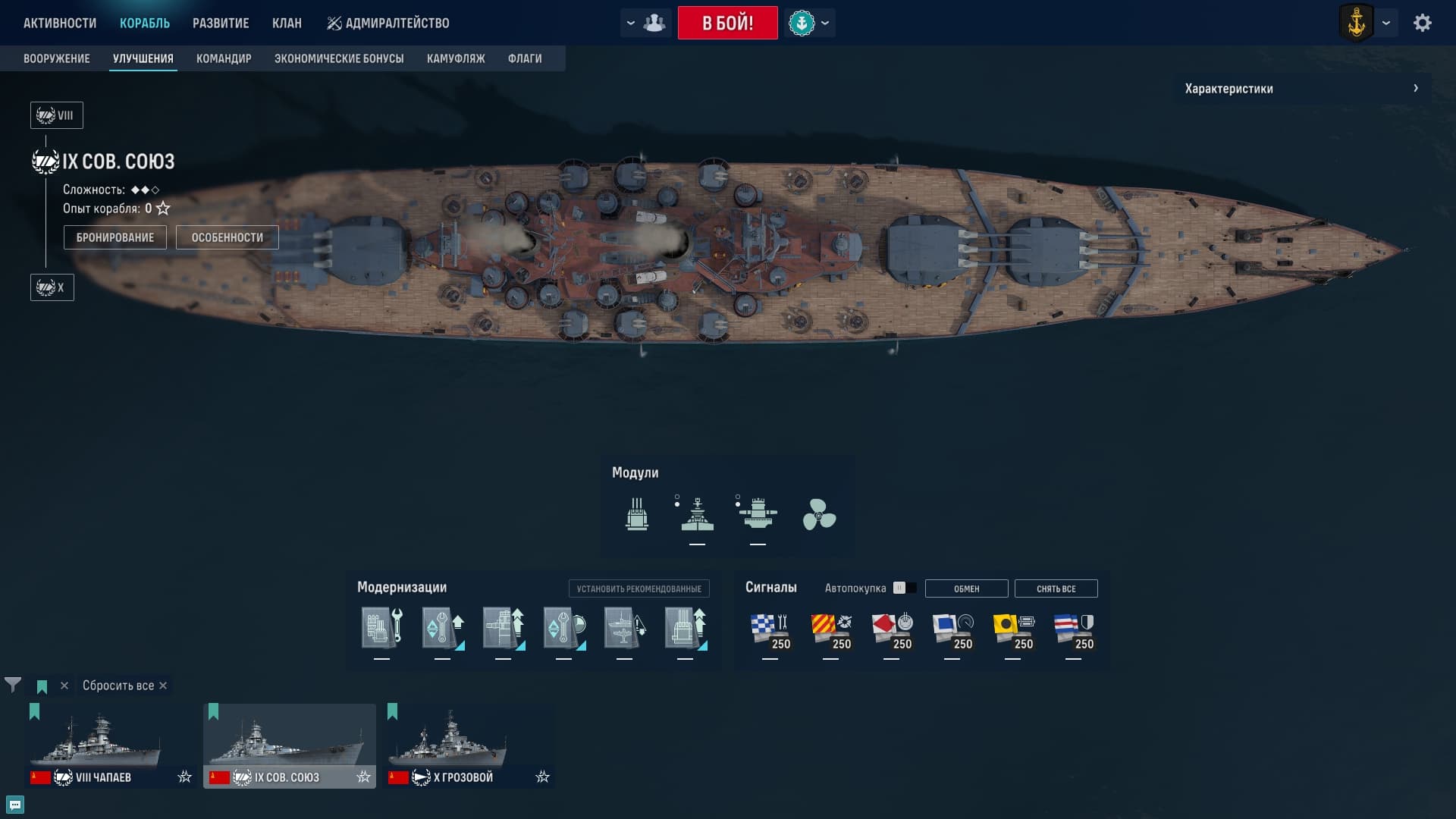Open the settings gear icon
The image size is (1456, 819).
(x=1422, y=23)
